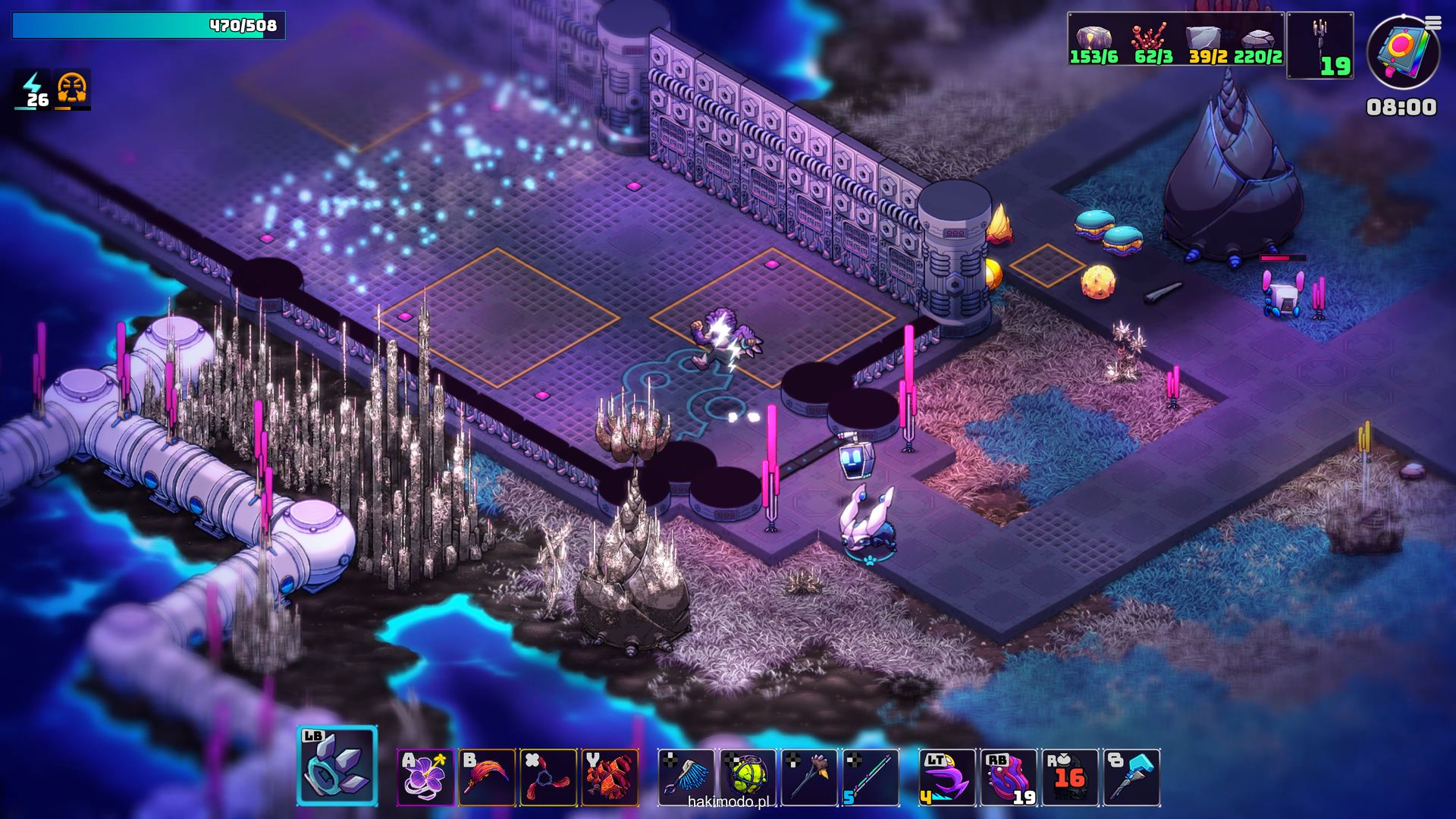Screen dimensions: 1456x819
Task: Select the green netted bomb item
Action: tap(748, 777)
